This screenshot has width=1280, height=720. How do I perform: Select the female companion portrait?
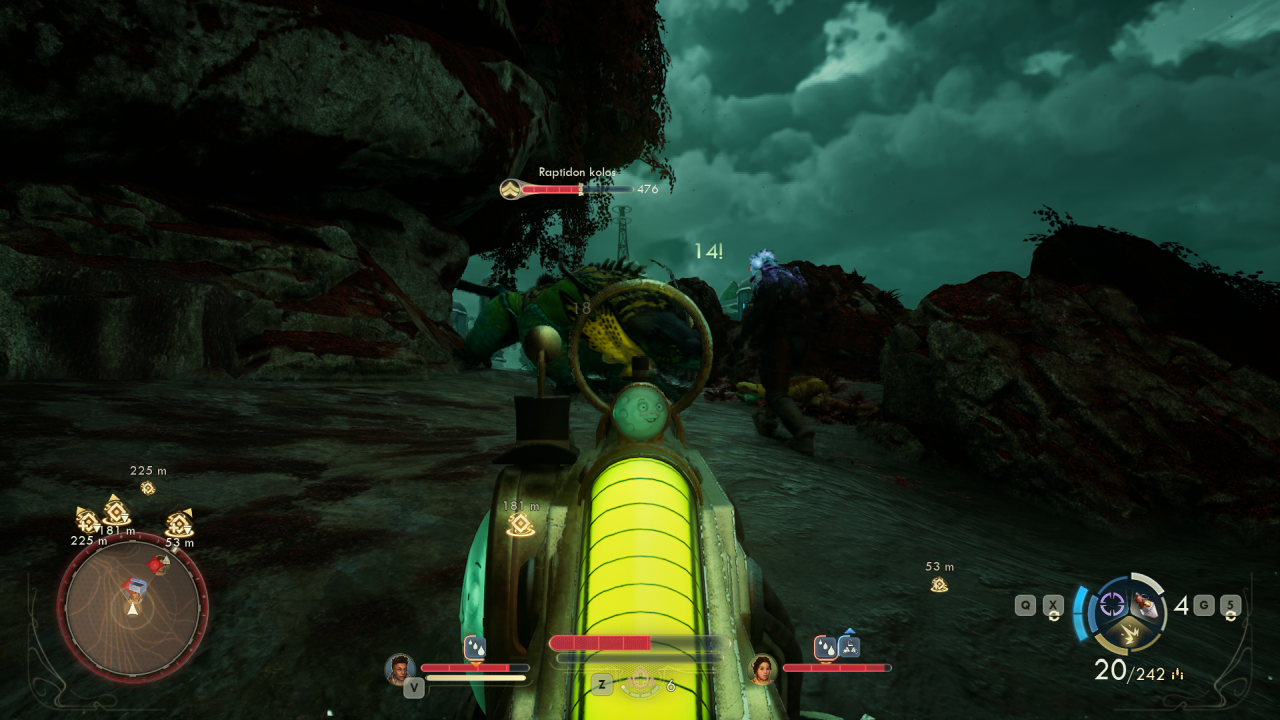(763, 668)
